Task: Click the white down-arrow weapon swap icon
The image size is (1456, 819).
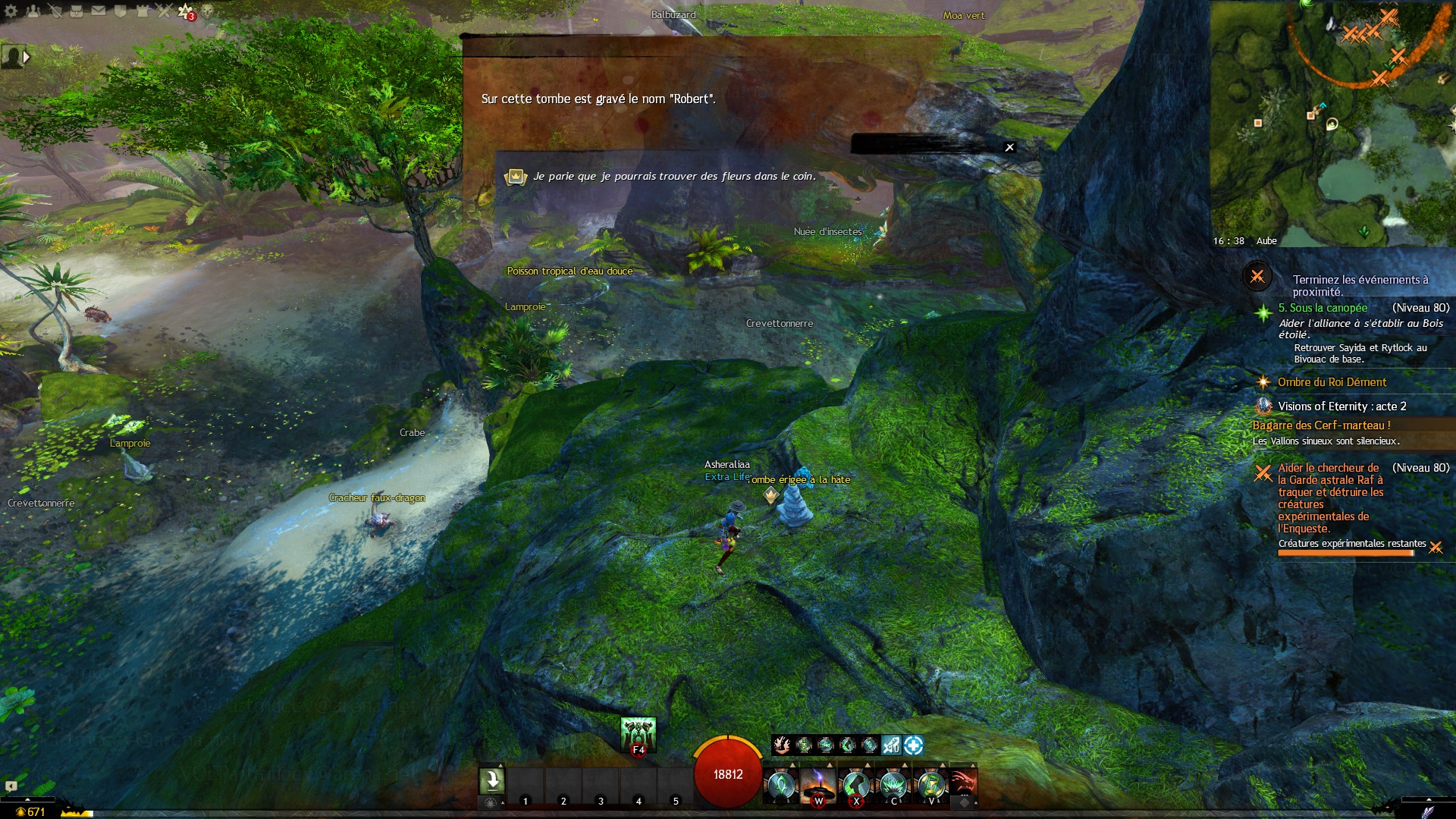Action: 491,780
